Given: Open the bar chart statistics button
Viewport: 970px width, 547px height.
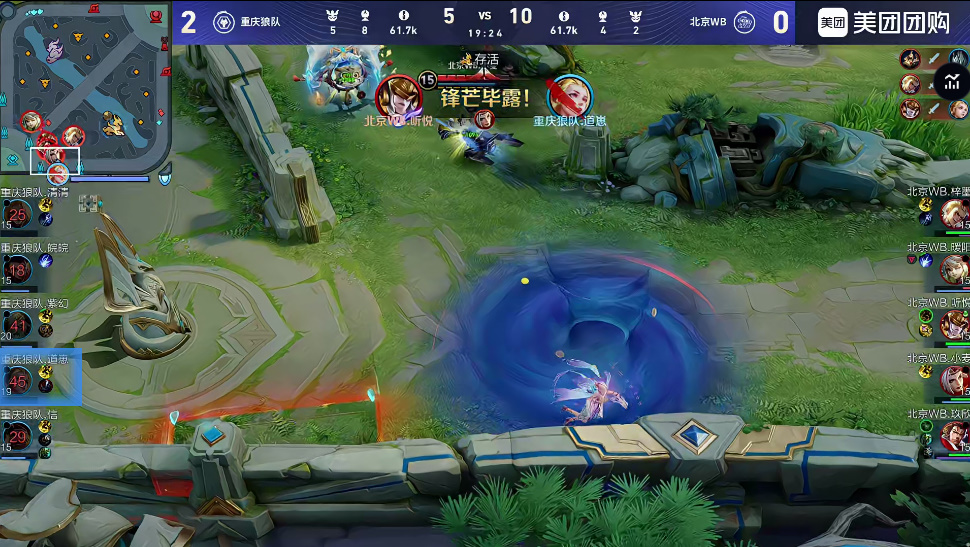Looking at the screenshot, I should point(952,82).
